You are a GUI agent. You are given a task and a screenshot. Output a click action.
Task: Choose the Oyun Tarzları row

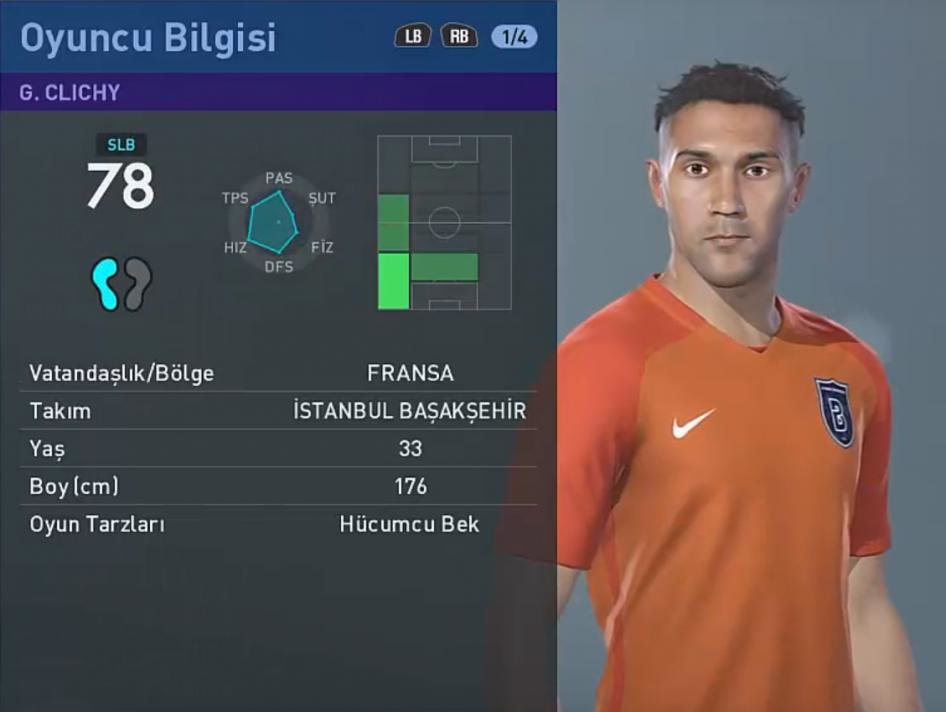278,524
